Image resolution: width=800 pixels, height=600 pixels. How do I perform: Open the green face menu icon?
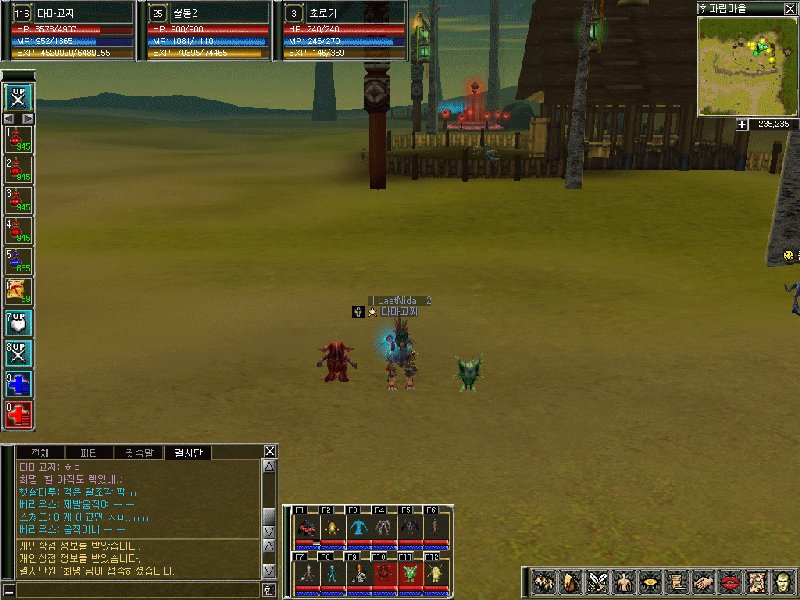781,582
